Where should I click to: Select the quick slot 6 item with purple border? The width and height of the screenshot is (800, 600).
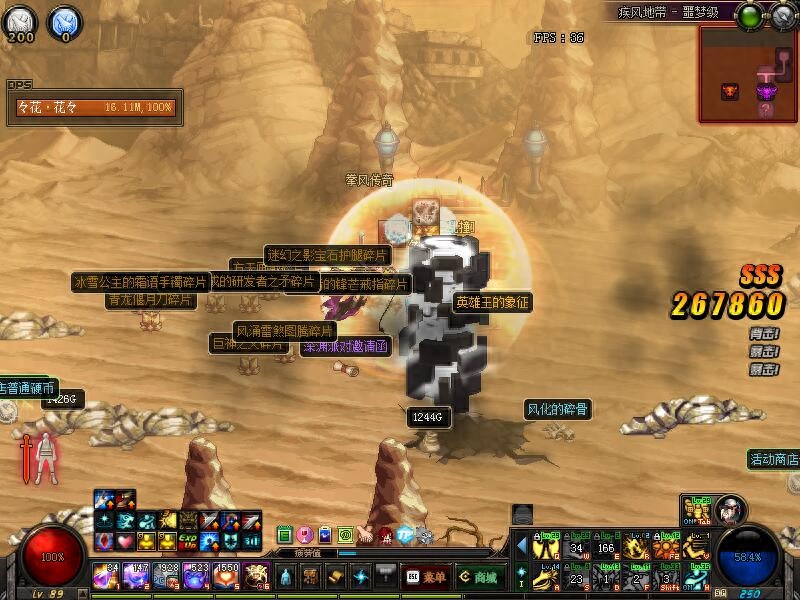pyautogui.click(x=257, y=576)
